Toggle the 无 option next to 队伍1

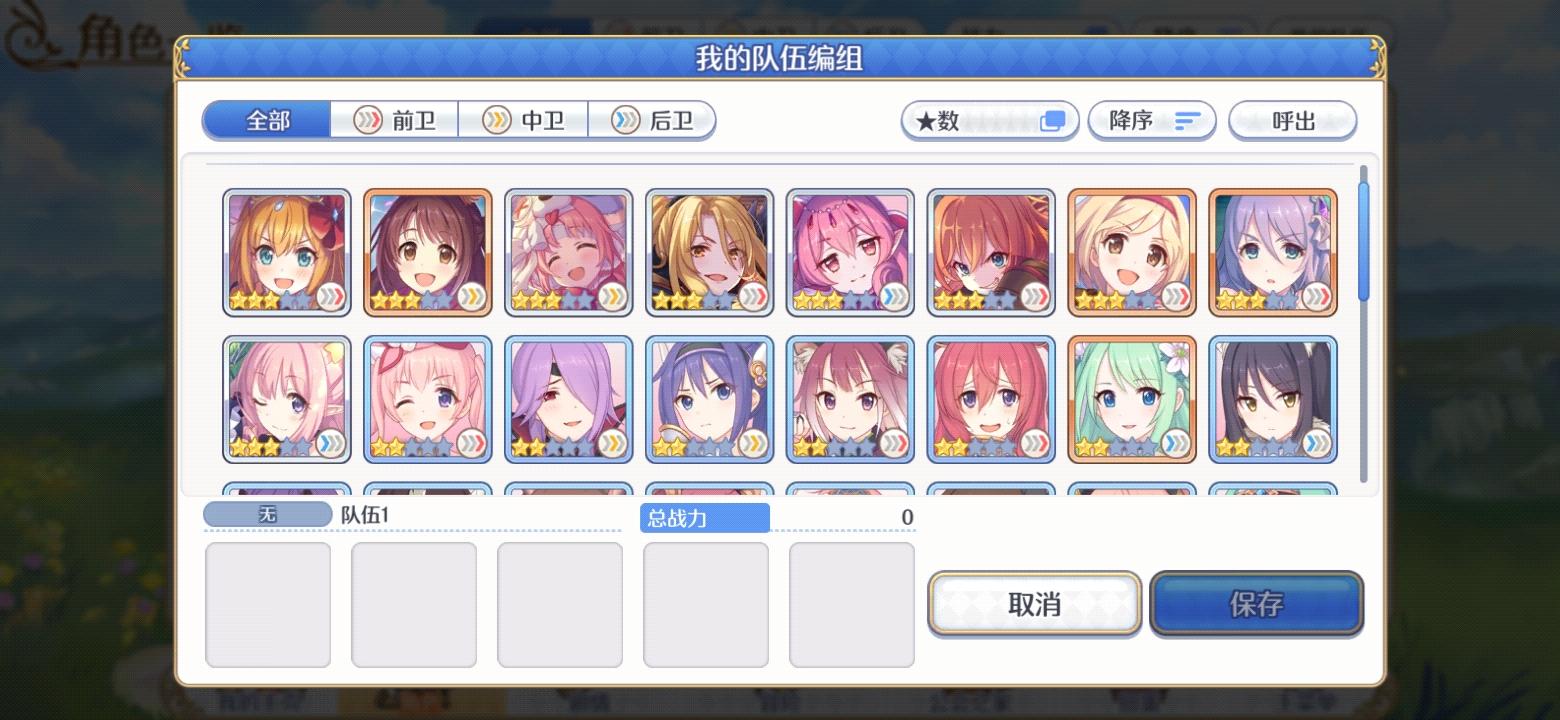pyautogui.click(x=268, y=513)
